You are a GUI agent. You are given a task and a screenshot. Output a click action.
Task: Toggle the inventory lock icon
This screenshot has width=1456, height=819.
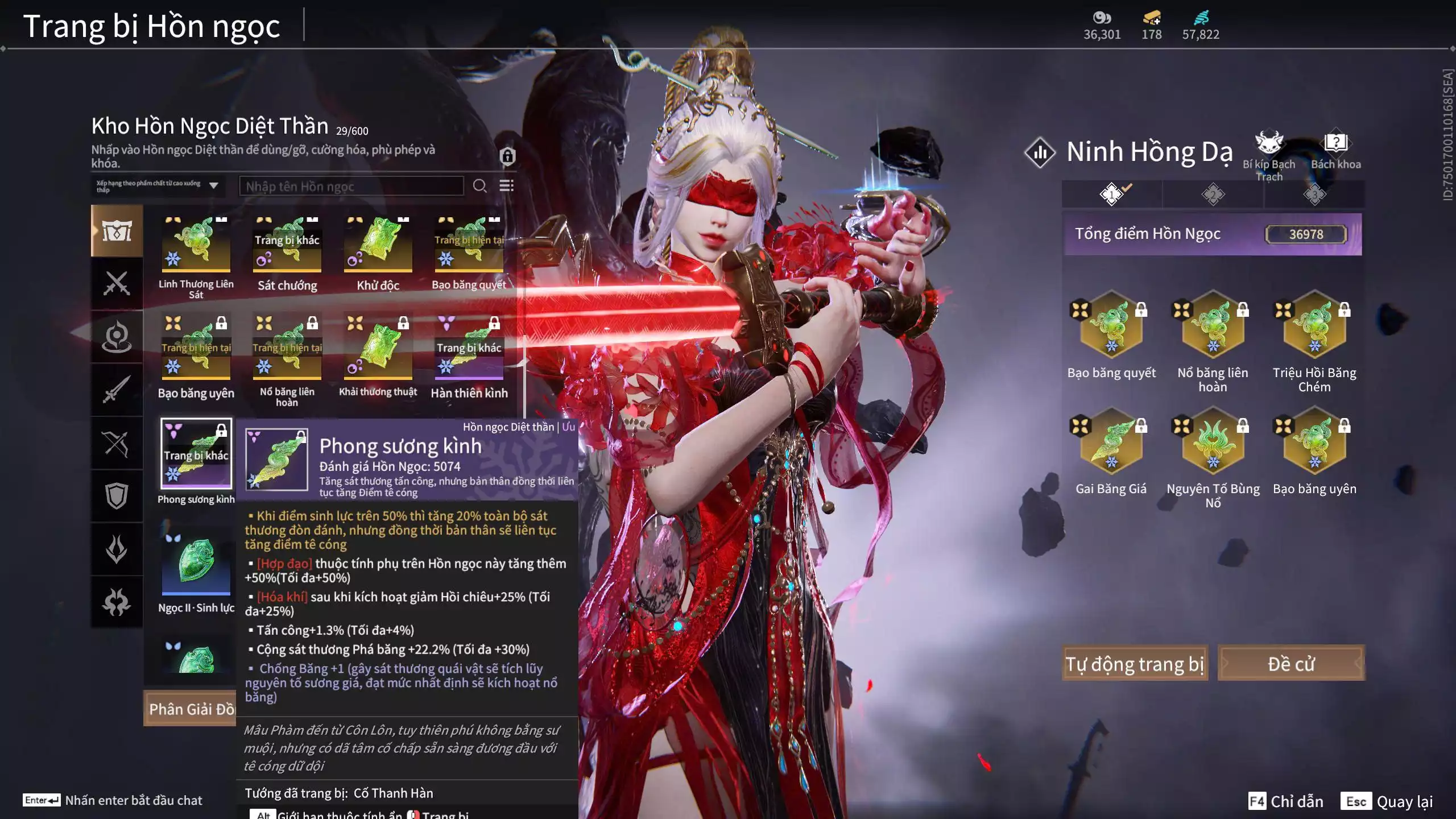click(x=507, y=156)
